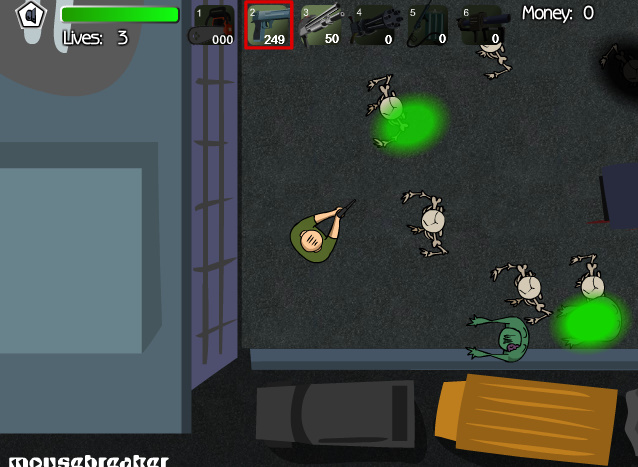
Task: Open the Mousebreaker logo link
Action: tap(85, 460)
